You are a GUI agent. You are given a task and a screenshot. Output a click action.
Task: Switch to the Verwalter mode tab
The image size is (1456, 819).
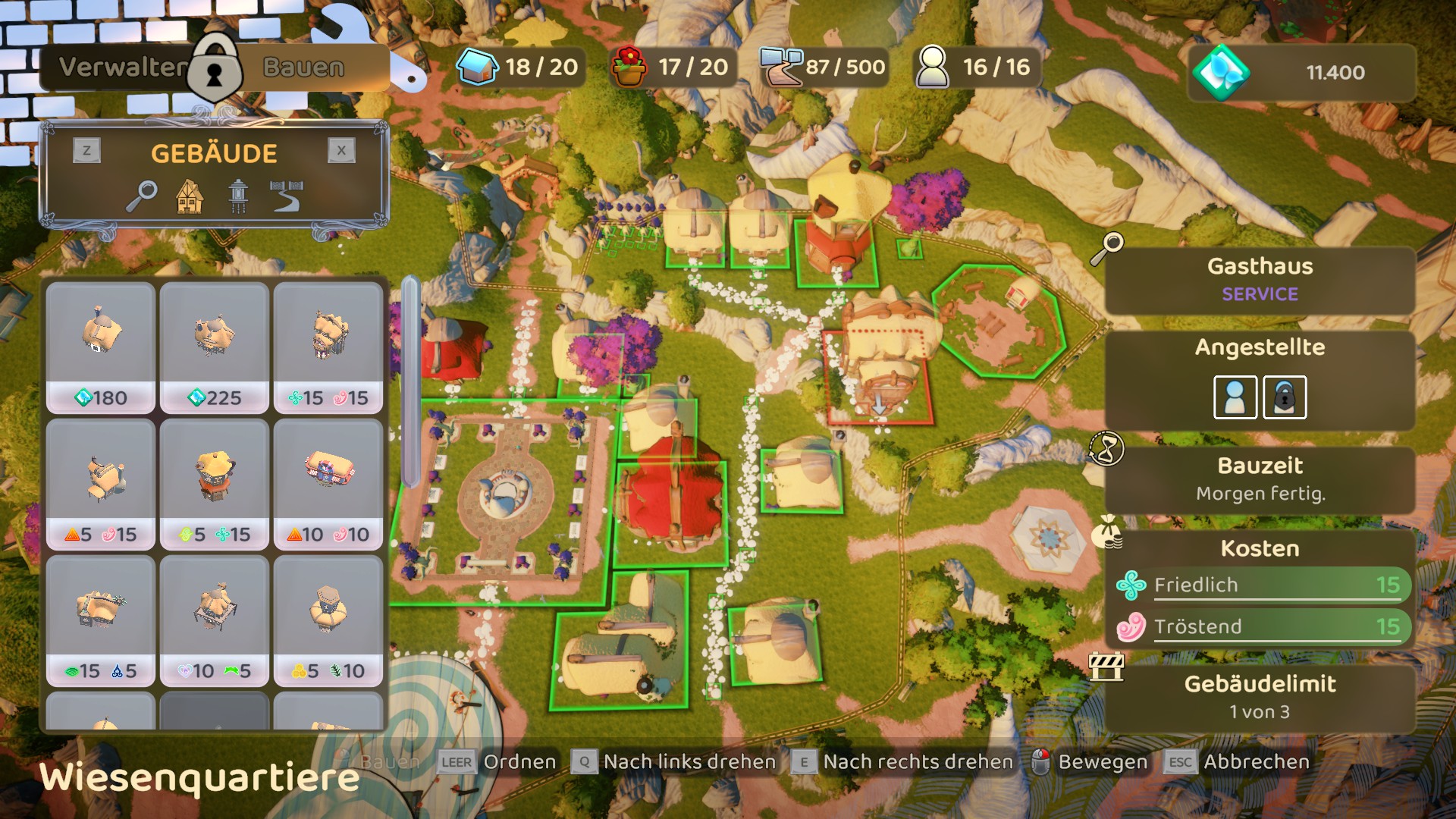(x=121, y=67)
